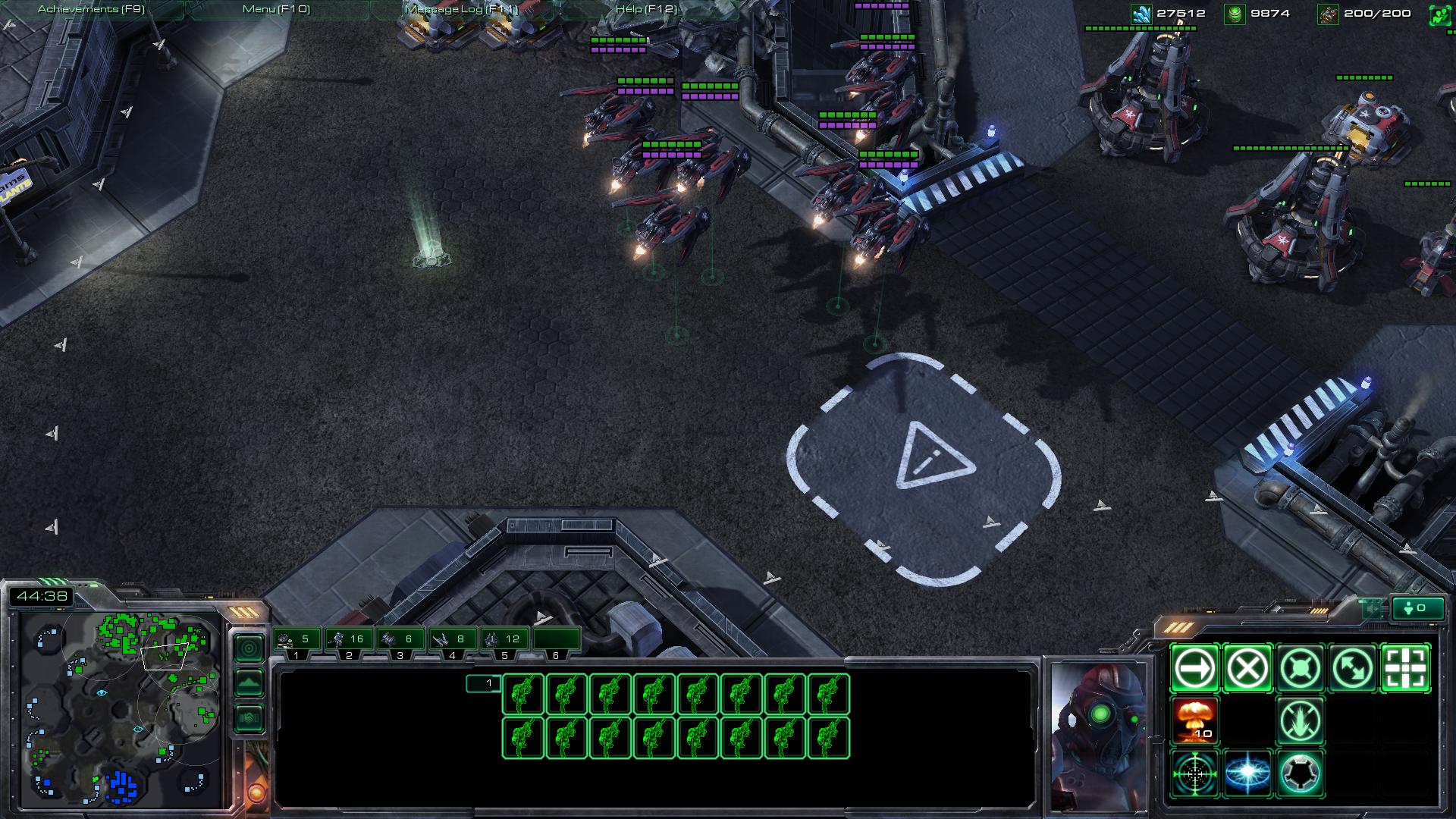Click the idle workers button
Screen dimensions: 1456x819
click(1417, 608)
